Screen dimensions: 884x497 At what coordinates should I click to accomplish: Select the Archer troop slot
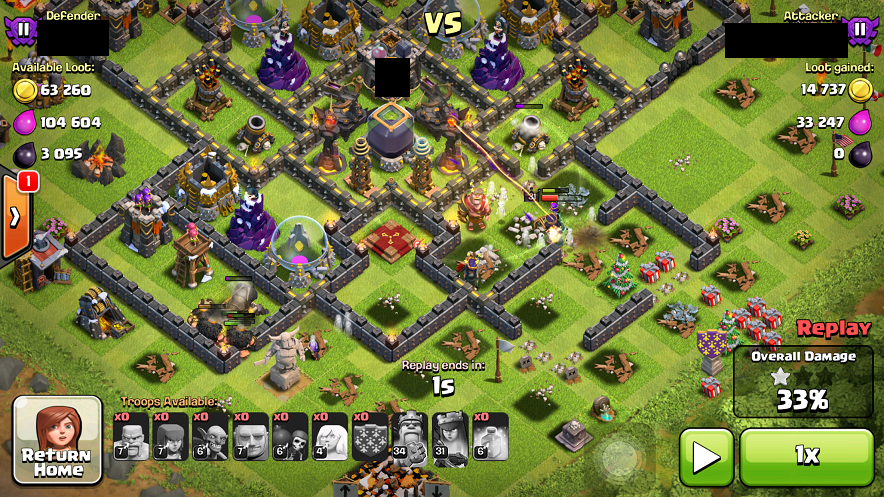[171, 437]
